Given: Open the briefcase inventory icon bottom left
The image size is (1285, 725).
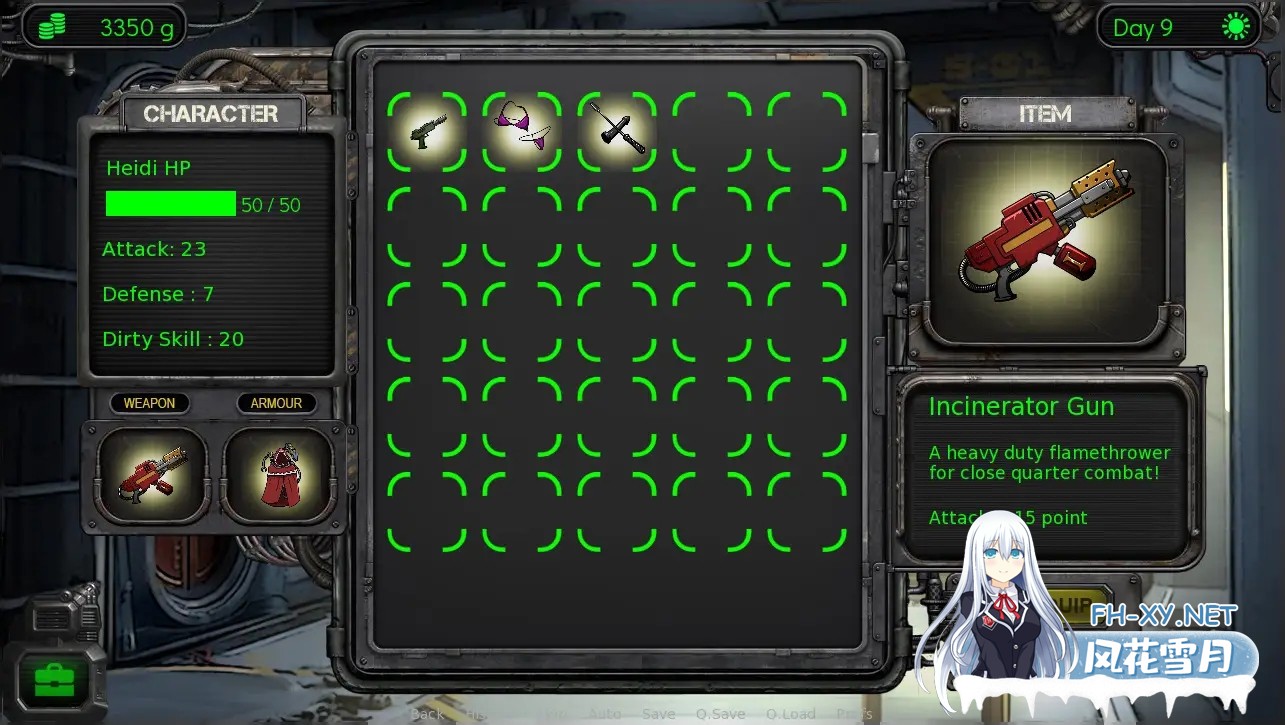Looking at the screenshot, I should click(55, 680).
